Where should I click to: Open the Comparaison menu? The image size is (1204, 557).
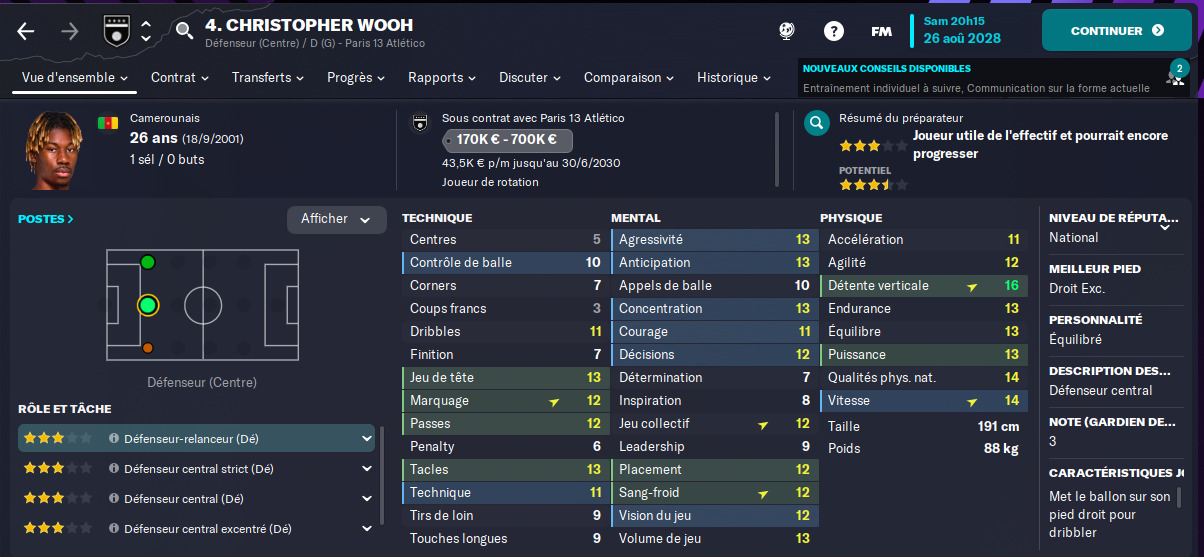click(x=630, y=78)
